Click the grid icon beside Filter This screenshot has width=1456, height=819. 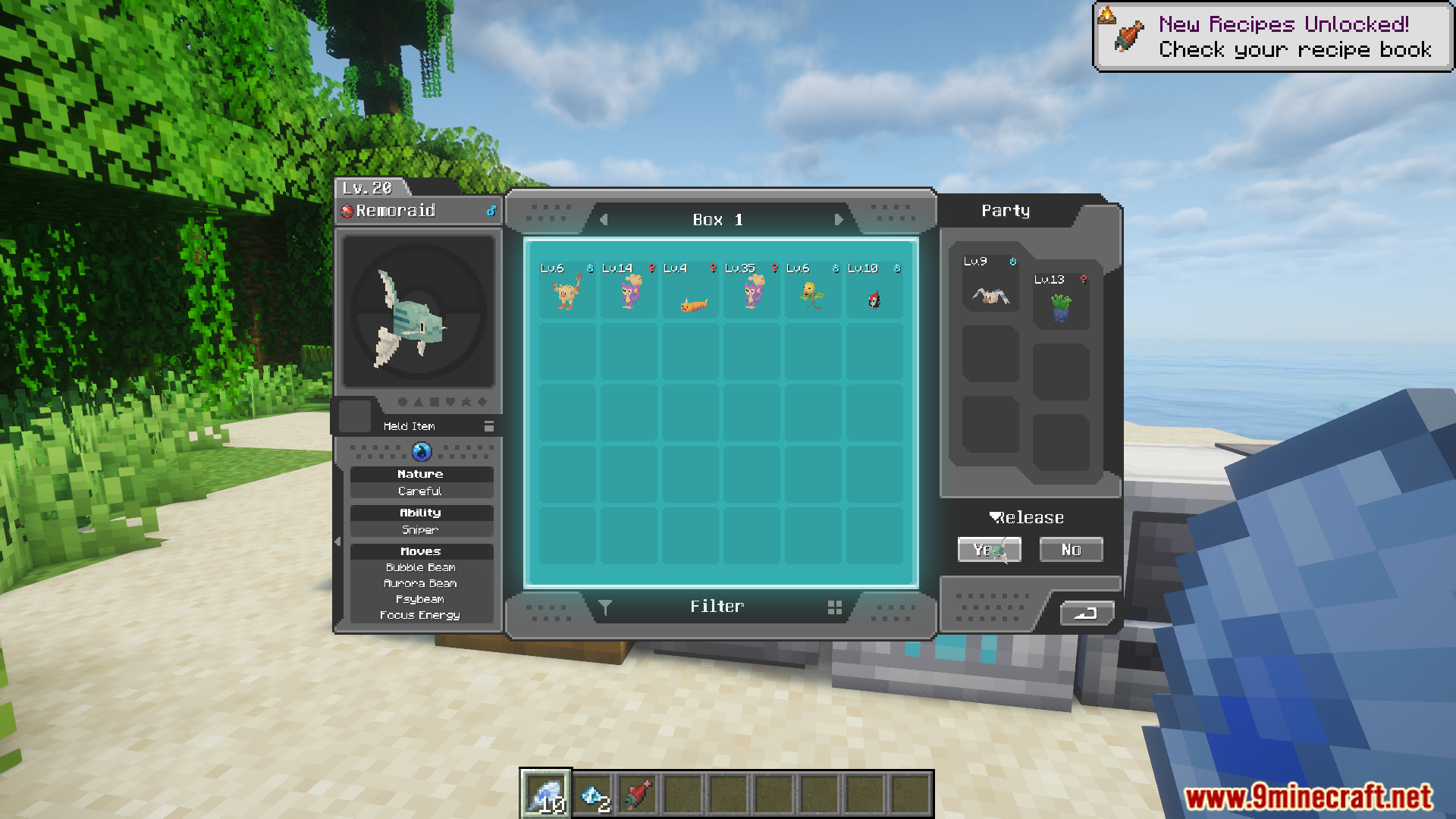tap(835, 607)
